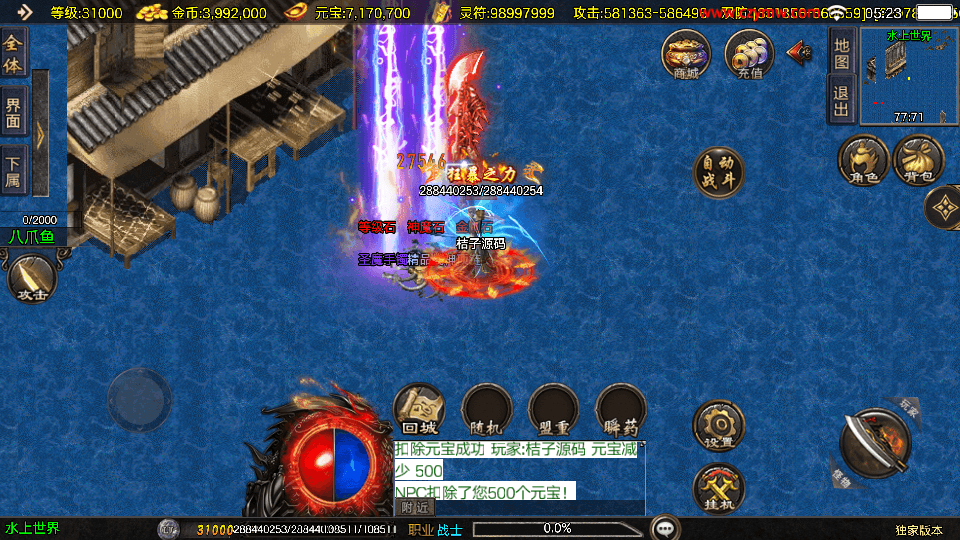Open the 地图 map panel
This screenshot has width=960, height=540.
(841, 53)
